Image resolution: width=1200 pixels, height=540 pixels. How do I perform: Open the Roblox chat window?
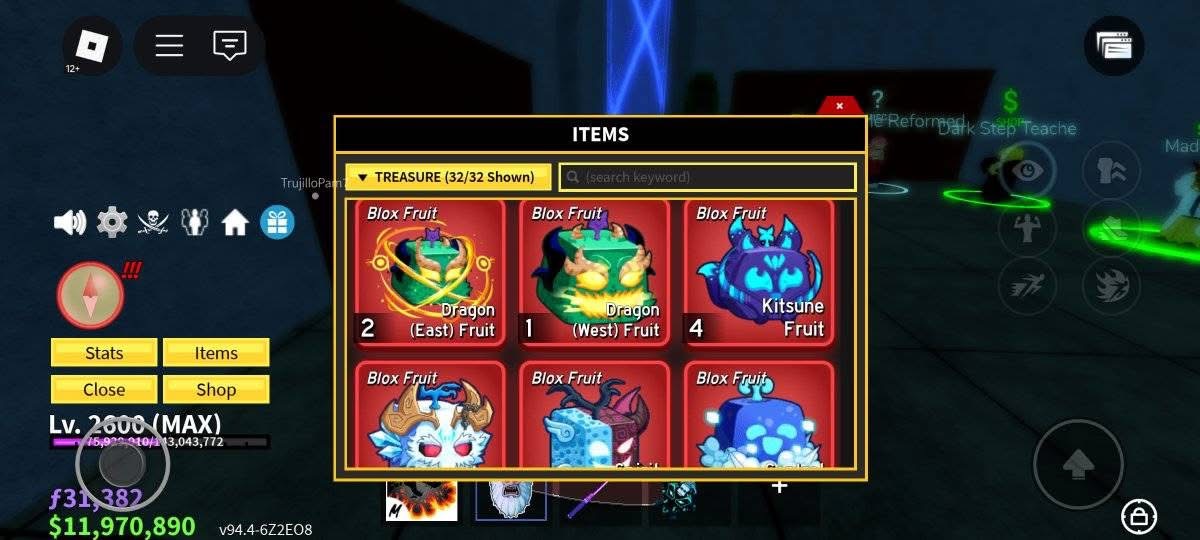[230, 46]
